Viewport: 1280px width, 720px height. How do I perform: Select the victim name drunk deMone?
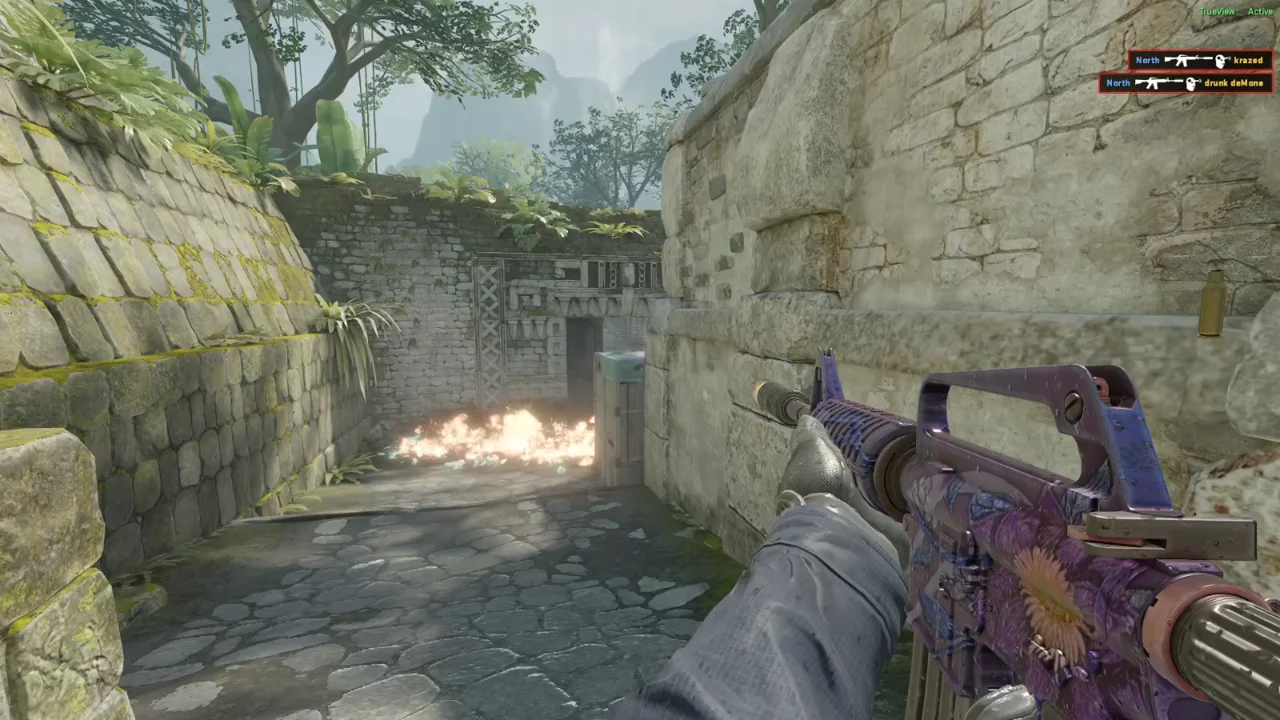[x=1234, y=83]
